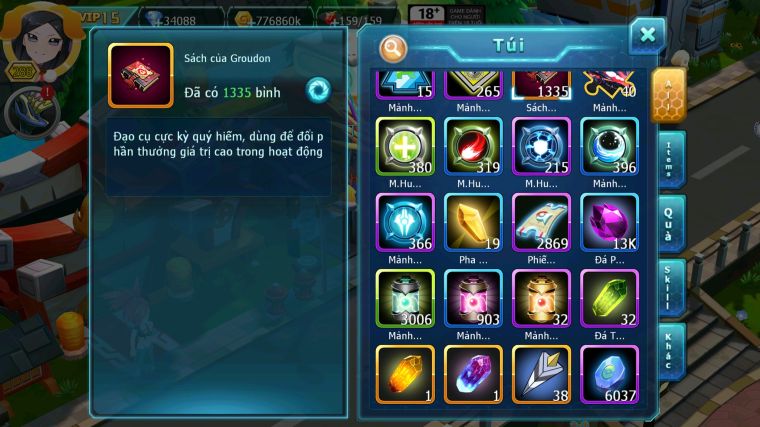Open the Skill tab
This screenshot has height=427, width=760.
coord(670,287)
